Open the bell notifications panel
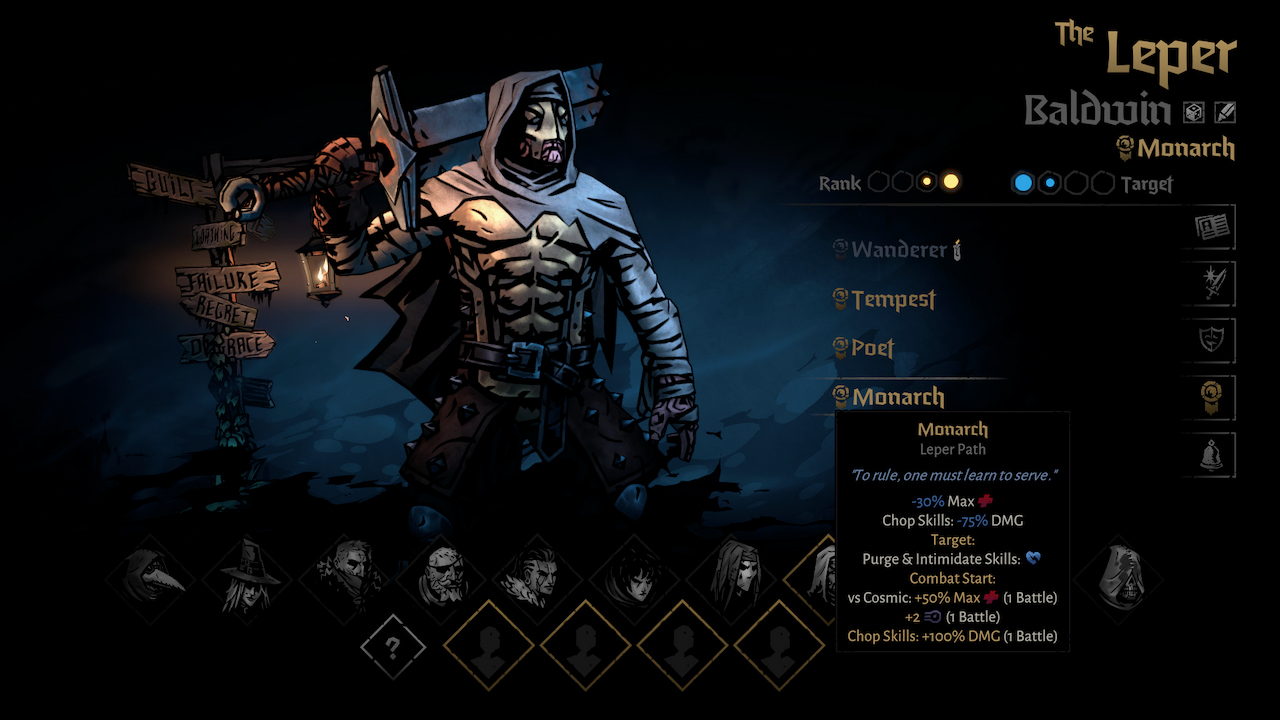 1209,454
